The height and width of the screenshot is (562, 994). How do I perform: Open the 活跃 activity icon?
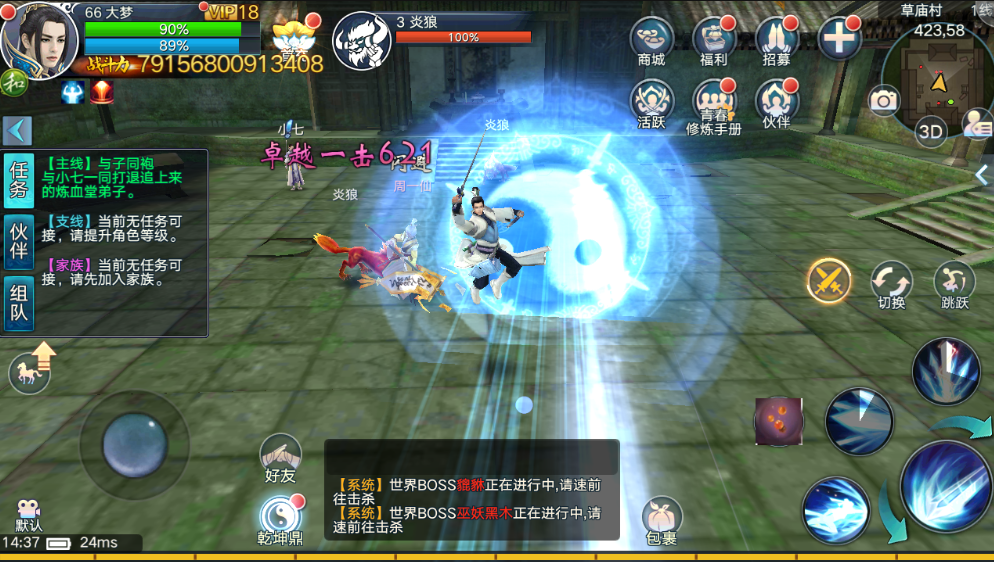[651, 103]
